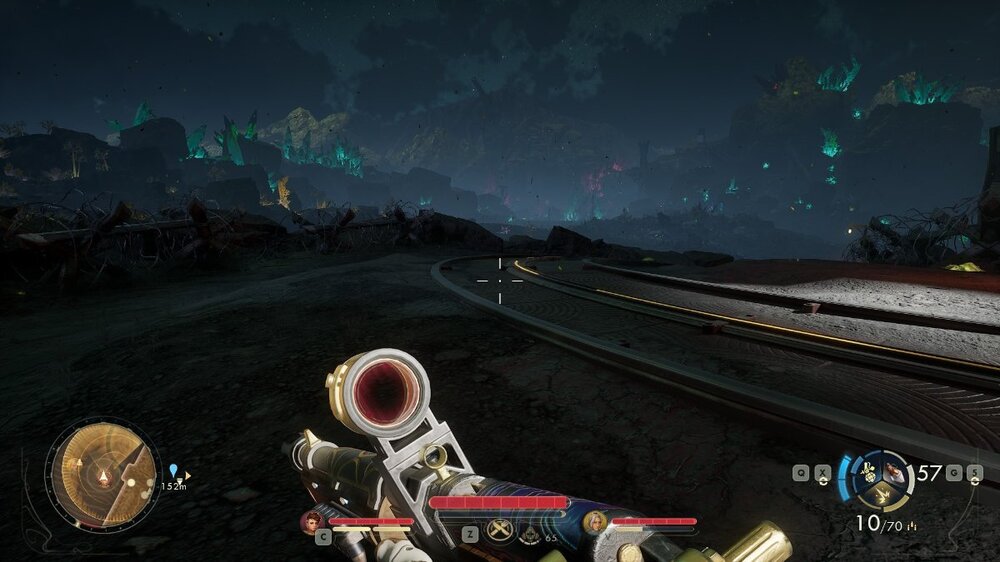The width and height of the screenshot is (1000, 562).
Task: Select the red-haired companion portrait
Action: point(313,521)
